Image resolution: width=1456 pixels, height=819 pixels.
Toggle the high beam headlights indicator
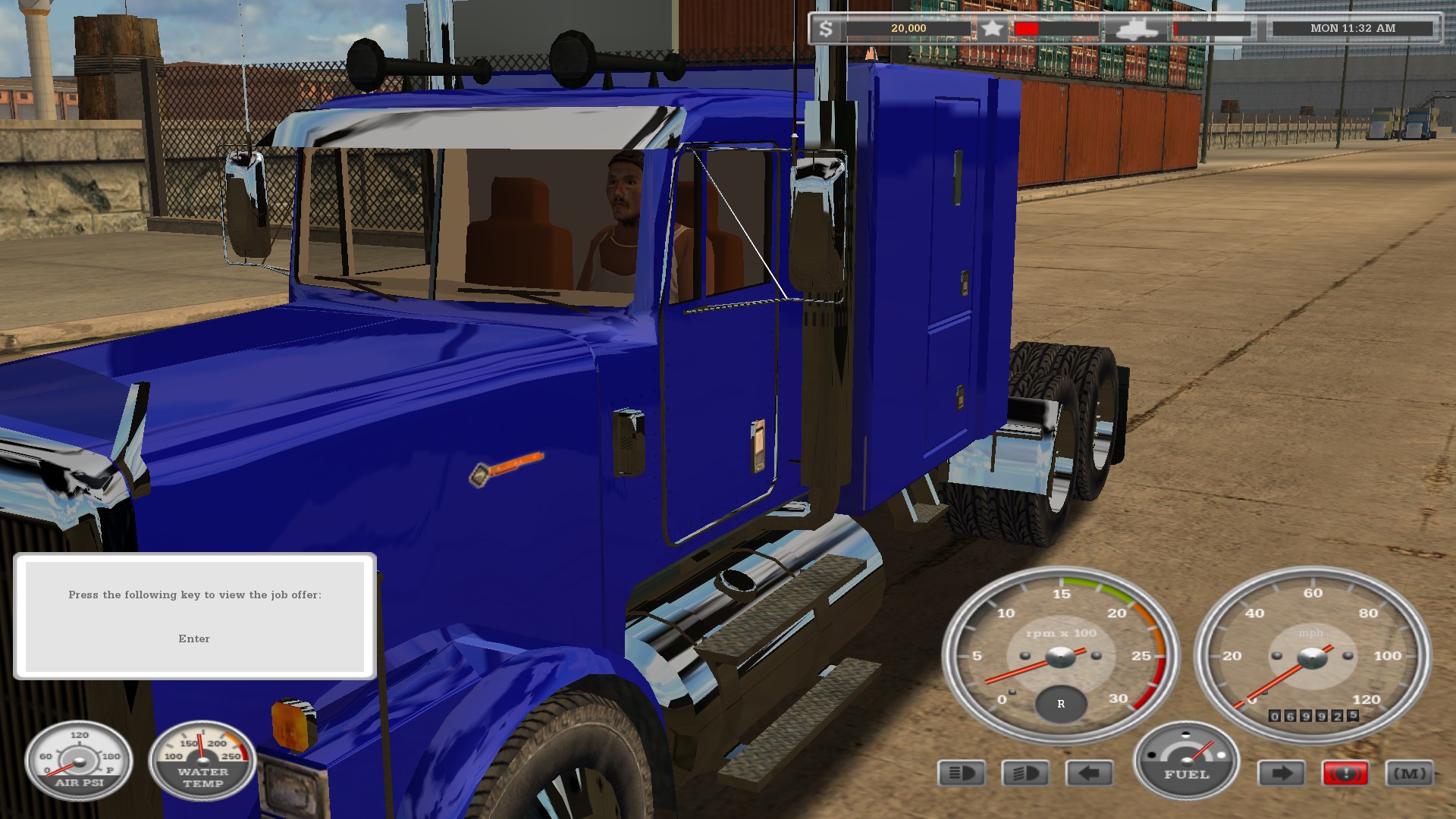point(962,773)
